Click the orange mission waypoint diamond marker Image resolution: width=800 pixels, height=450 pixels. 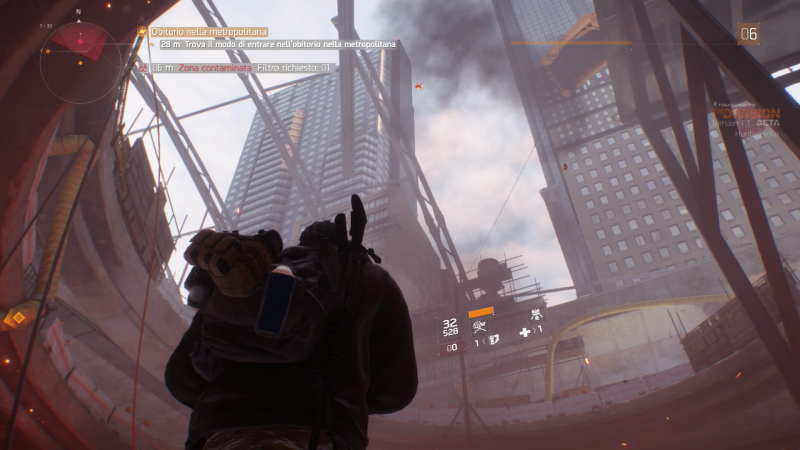(x=18, y=318)
